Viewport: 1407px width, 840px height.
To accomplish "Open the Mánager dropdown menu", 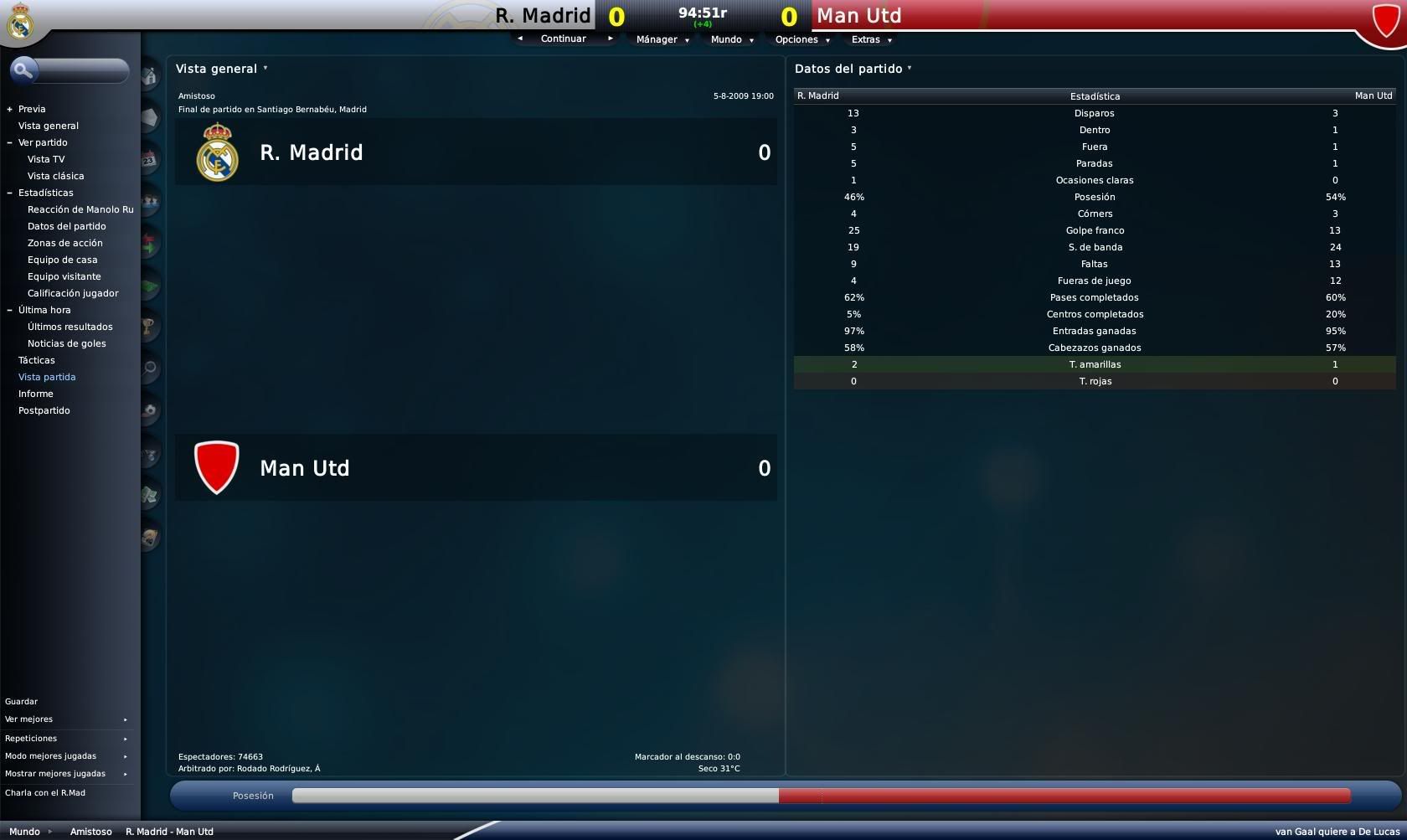I will 662,39.
